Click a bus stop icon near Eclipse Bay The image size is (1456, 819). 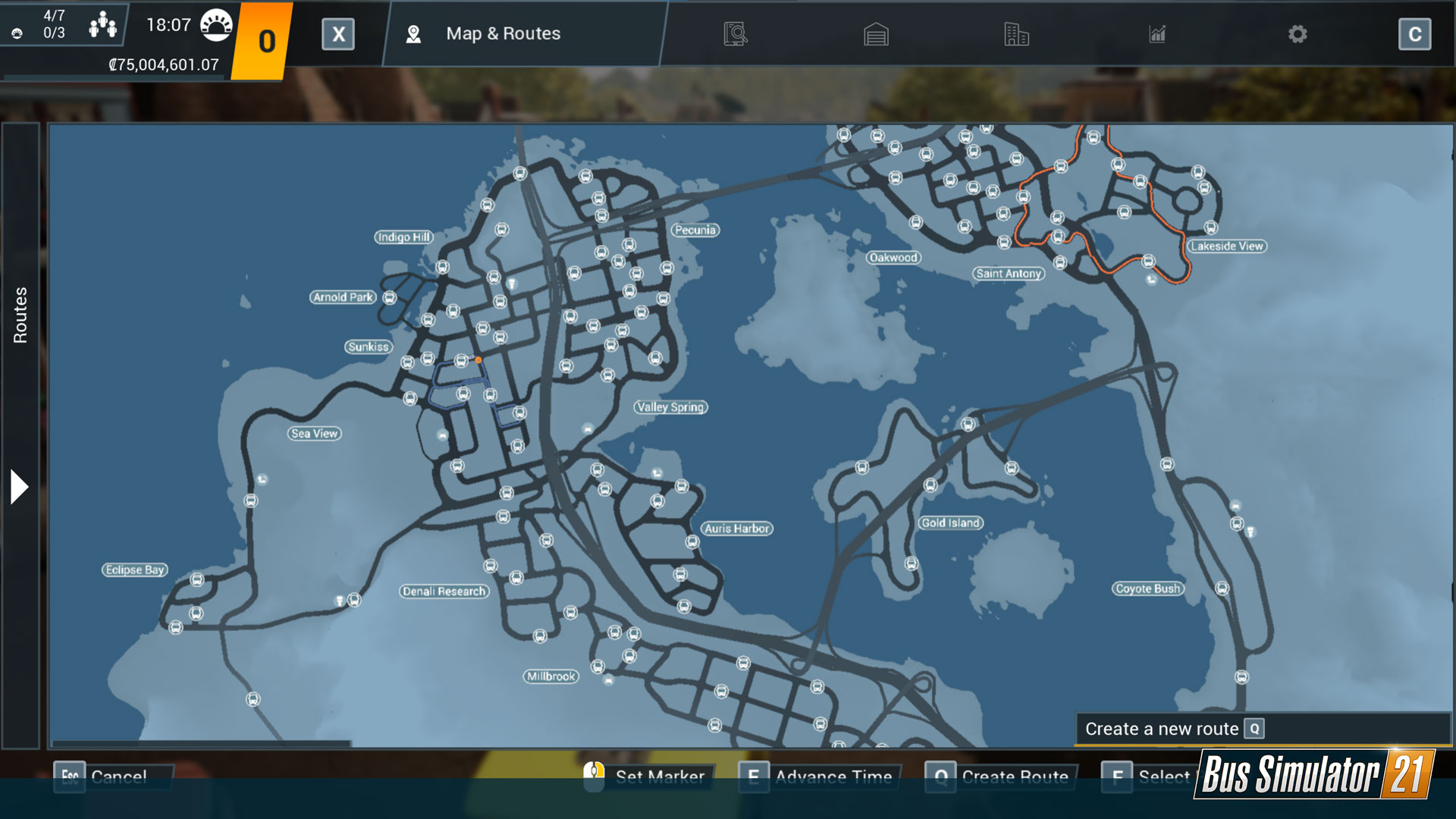[197, 580]
